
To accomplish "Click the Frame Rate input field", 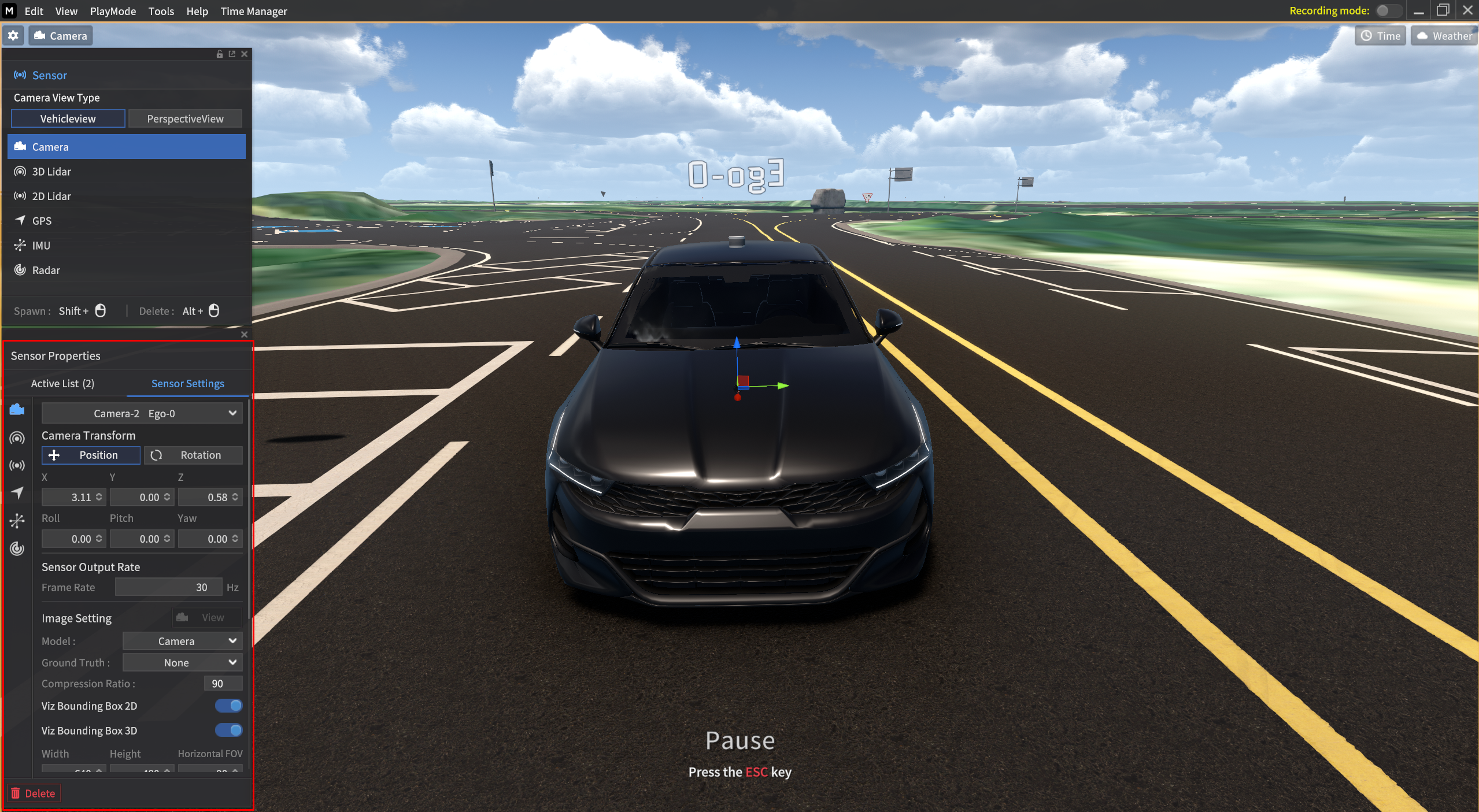I will (168, 587).
